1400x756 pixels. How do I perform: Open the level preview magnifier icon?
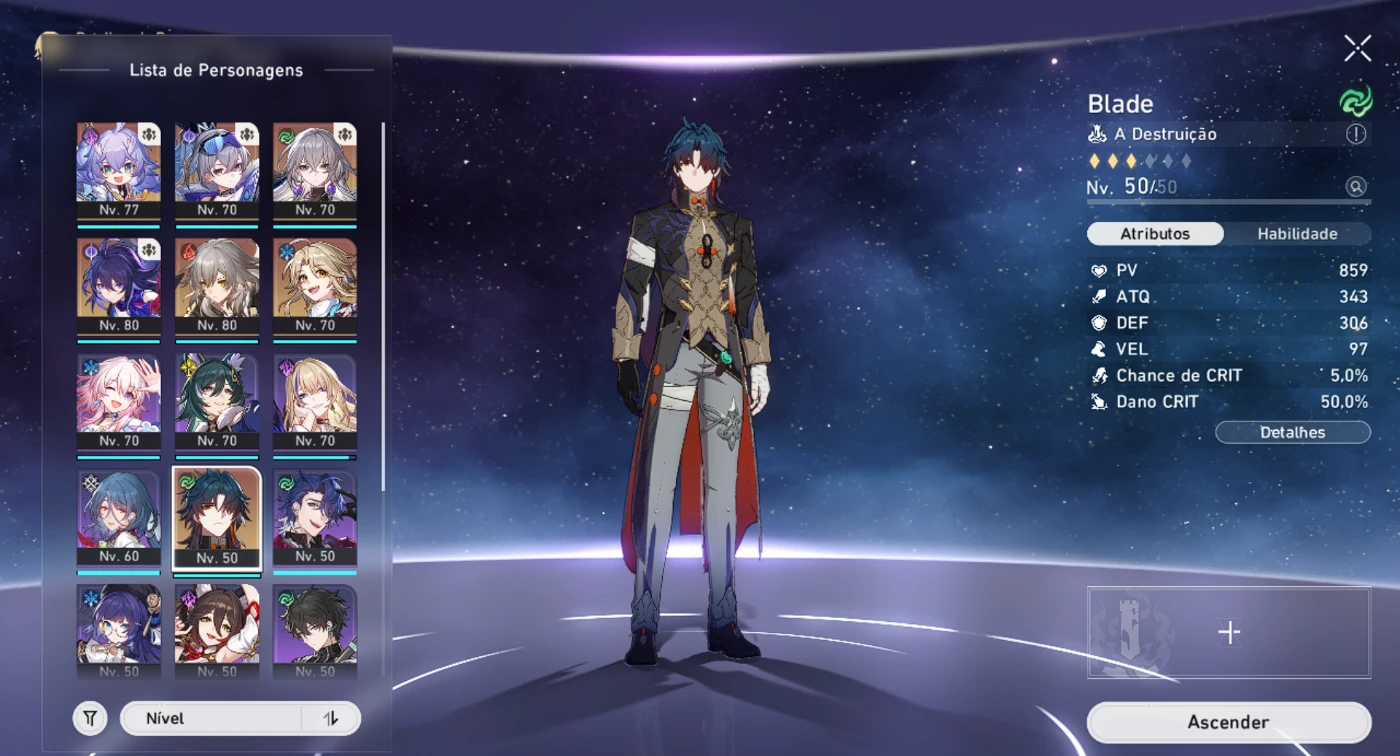[x=1356, y=187]
